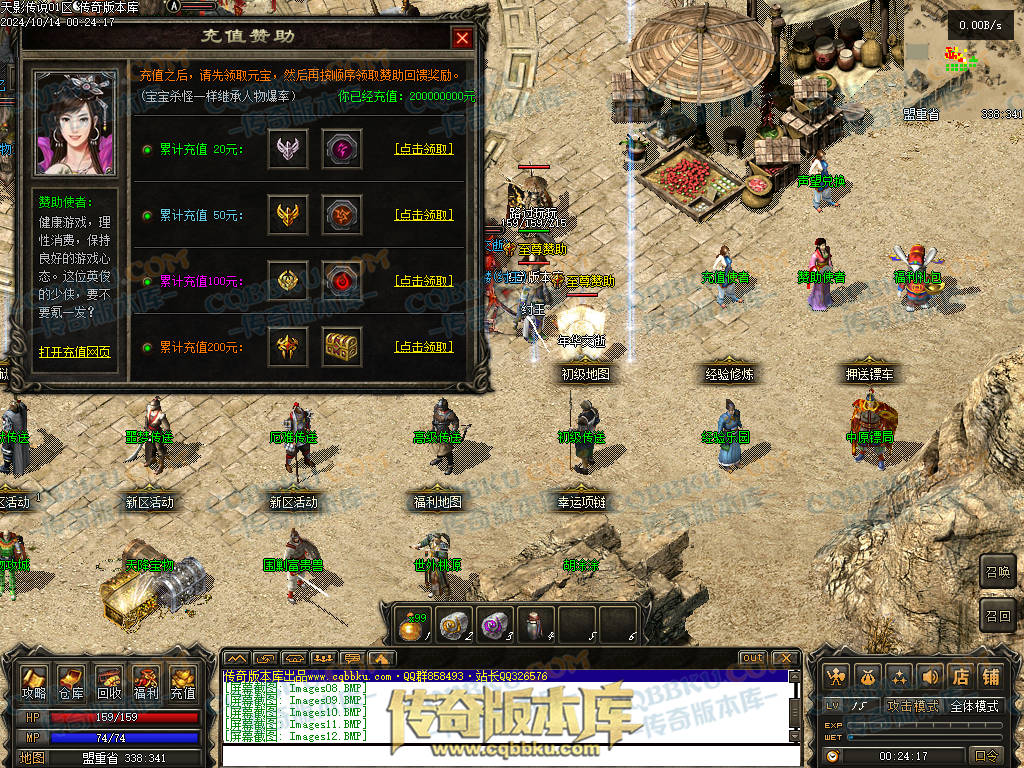Open the recharge webpage link 打开充值网页
1024x768 pixels.
tap(74, 352)
